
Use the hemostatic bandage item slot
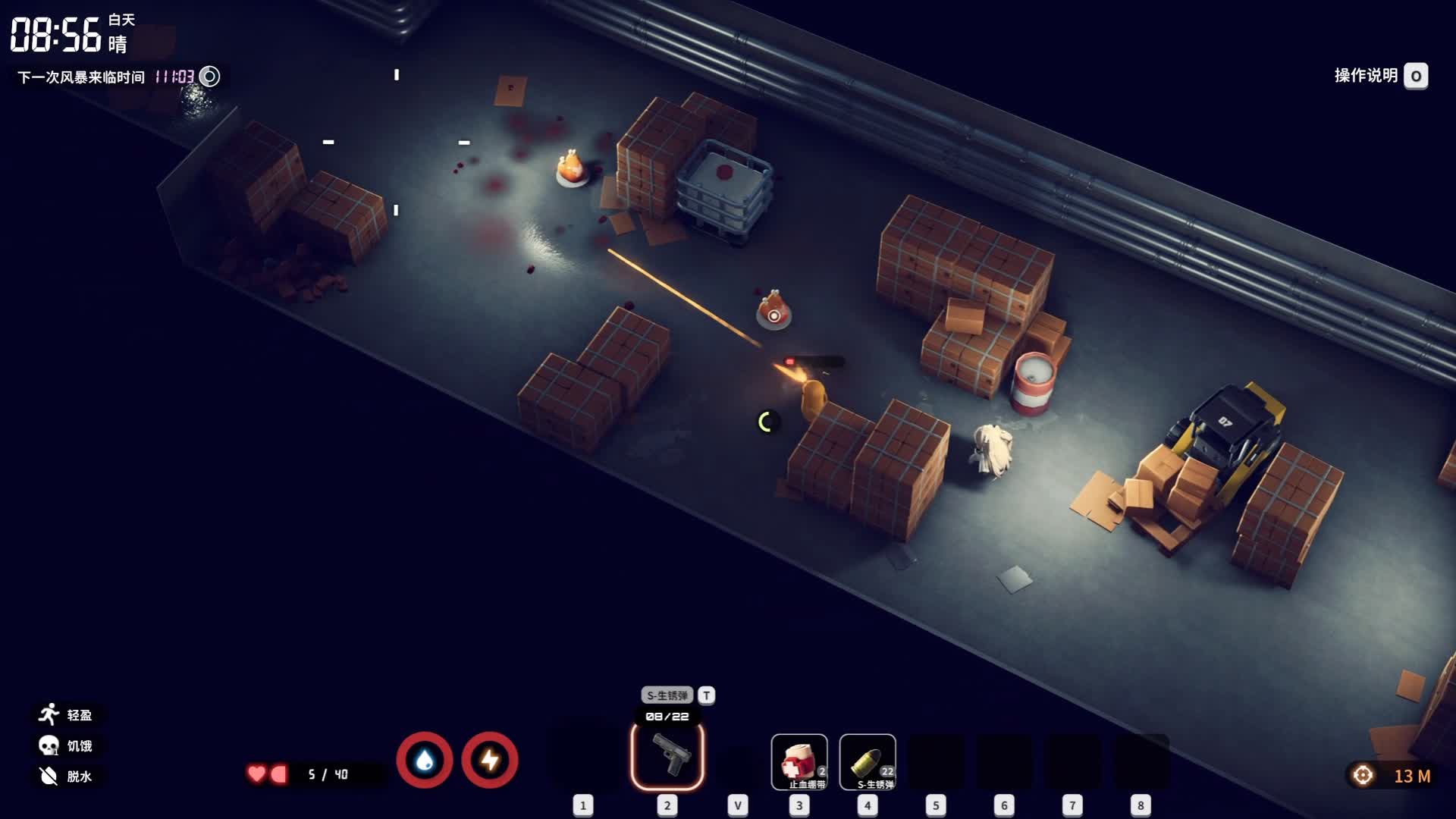tap(799, 761)
